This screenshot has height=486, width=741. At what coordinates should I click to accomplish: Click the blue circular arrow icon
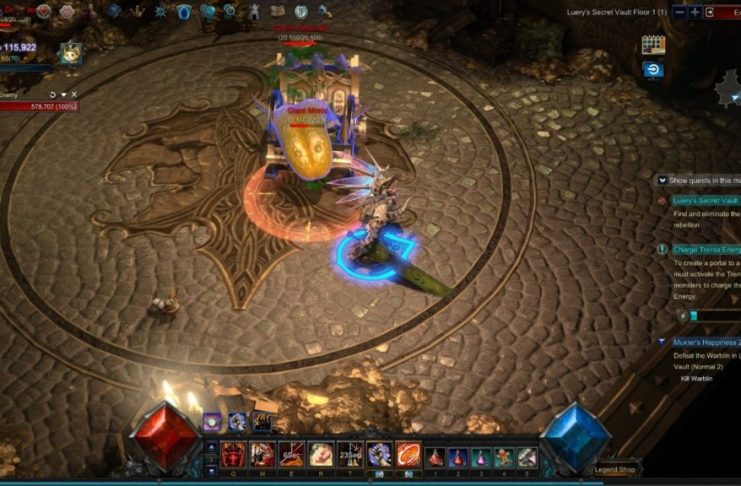(x=652, y=69)
